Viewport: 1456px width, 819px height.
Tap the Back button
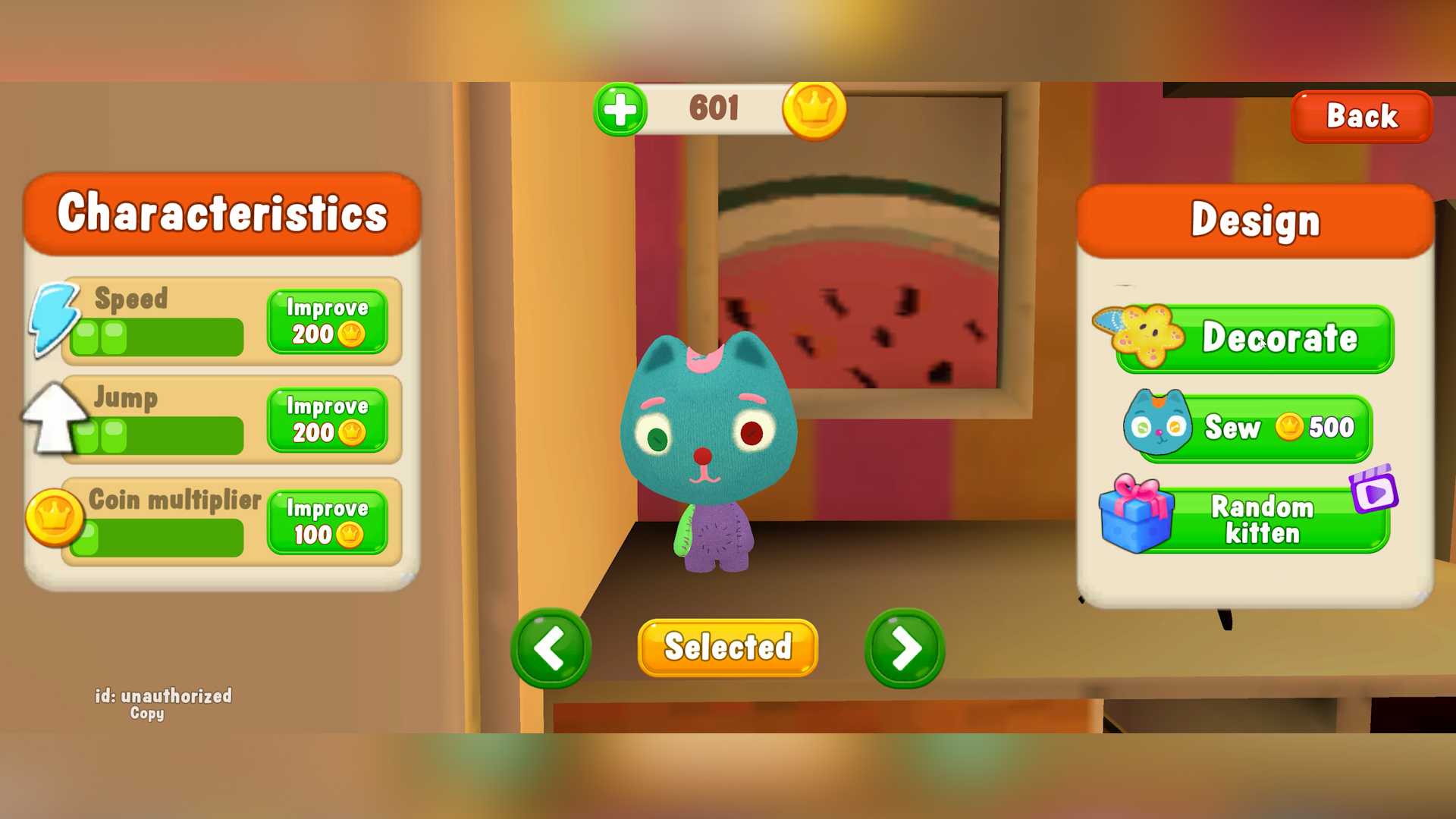click(1361, 115)
